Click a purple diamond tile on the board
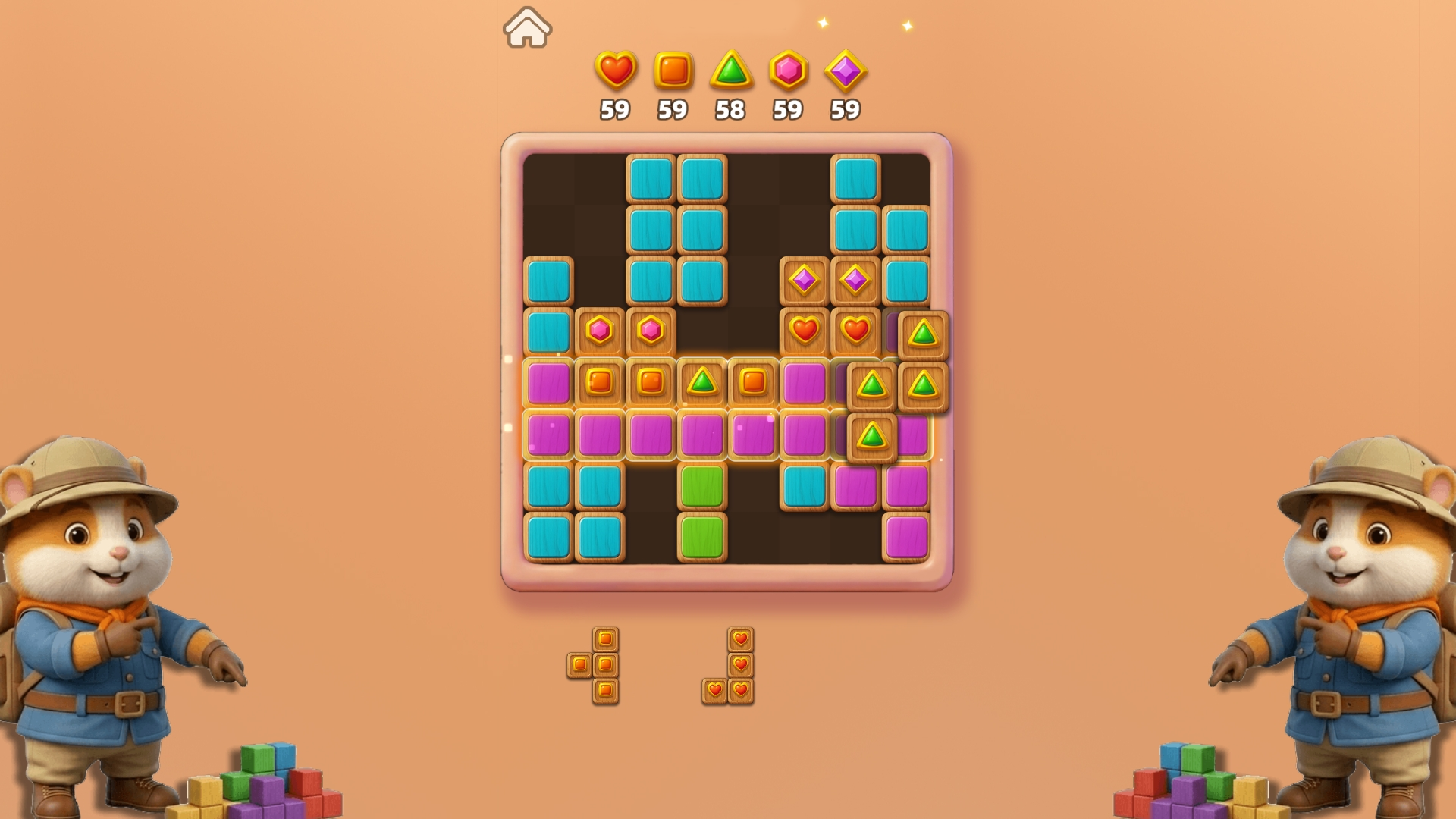This screenshot has width=1456, height=819. click(805, 281)
